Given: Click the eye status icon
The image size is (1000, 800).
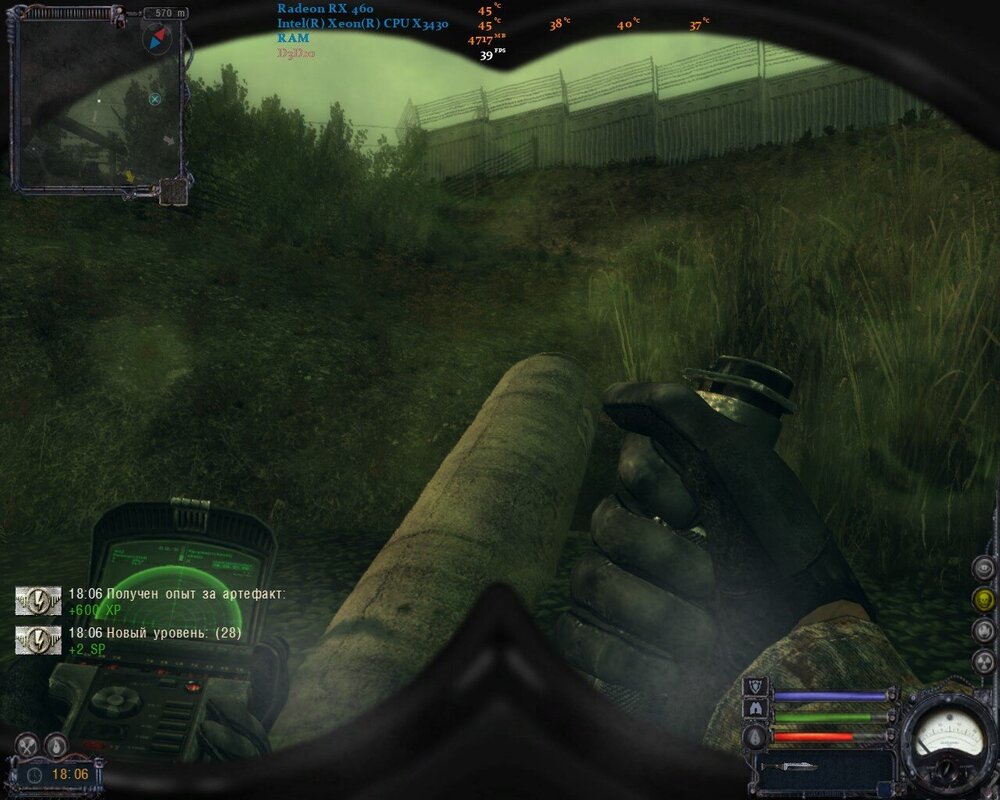Looking at the screenshot, I should [x=984, y=568].
